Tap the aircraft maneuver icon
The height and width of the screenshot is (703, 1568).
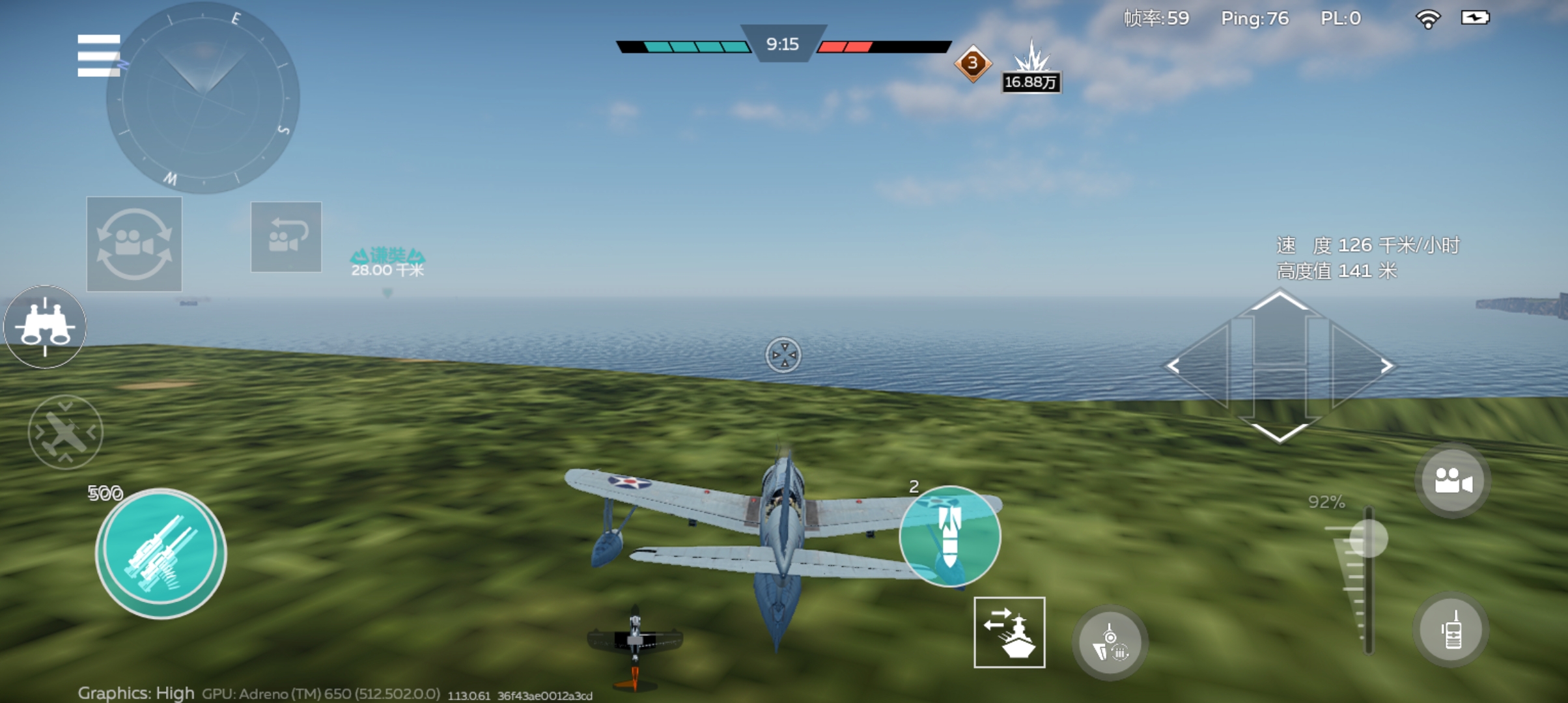65,432
